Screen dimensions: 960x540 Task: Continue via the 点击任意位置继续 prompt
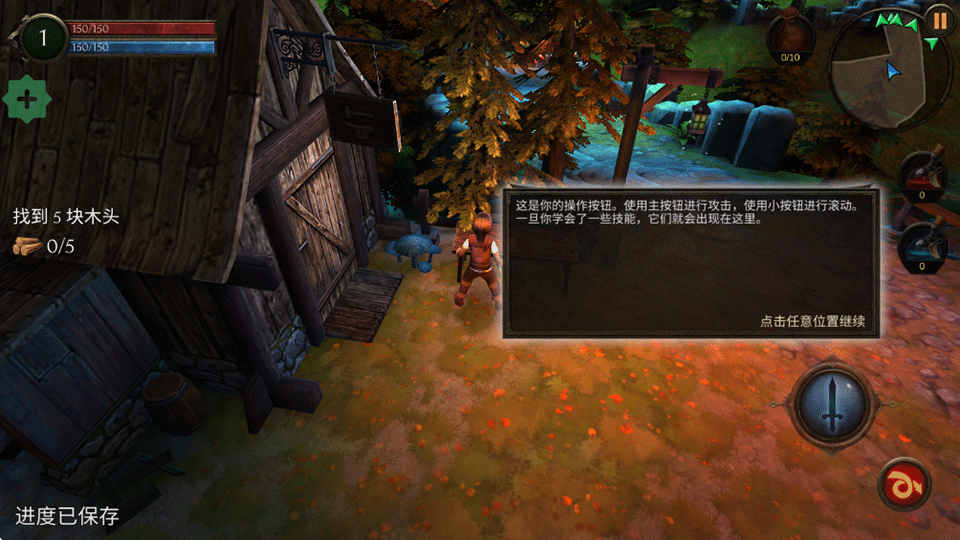tap(812, 322)
